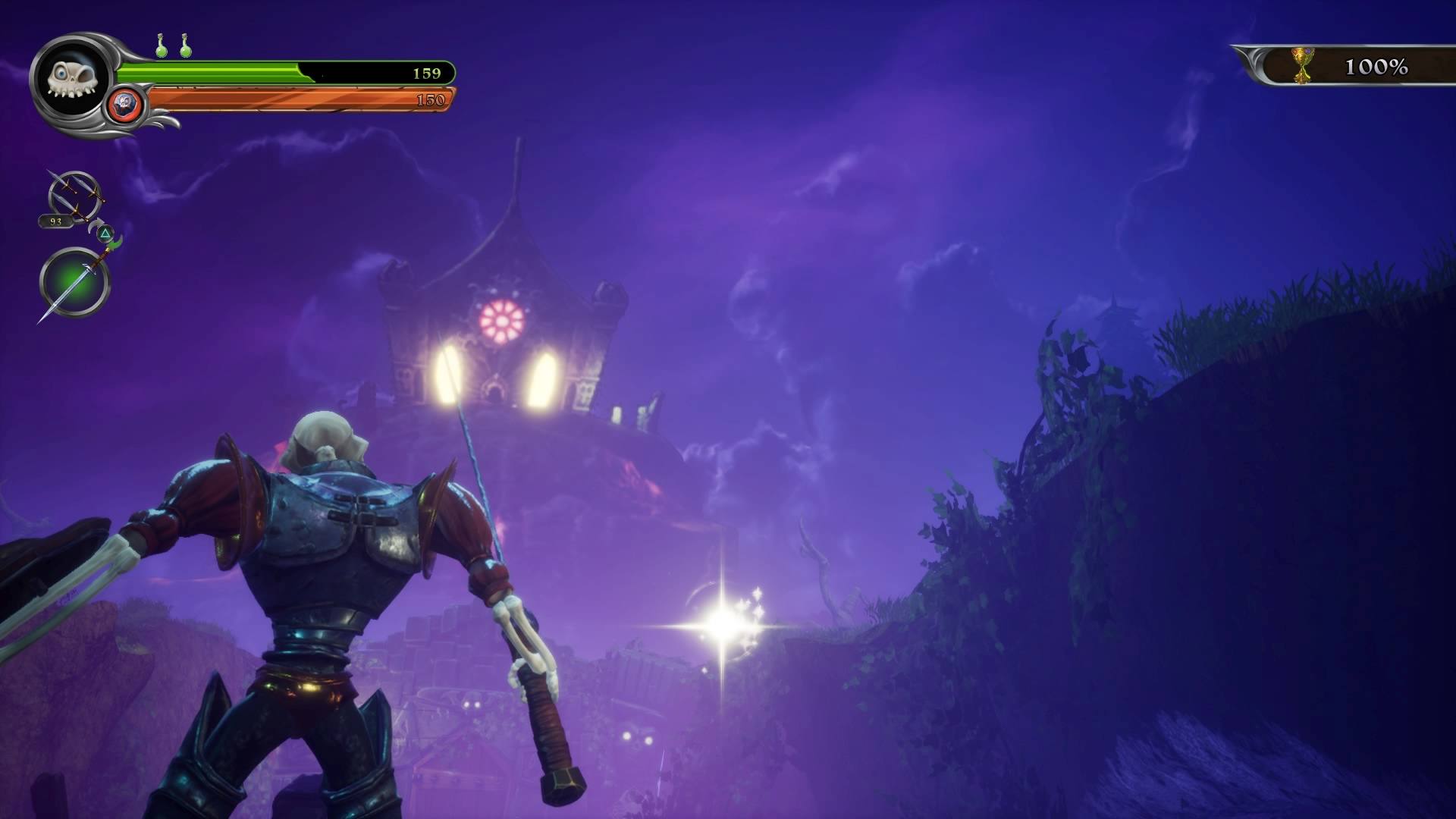The height and width of the screenshot is (819, 1456).
Task: Select the equipped sword weapon slot
Action: pos(74,284)
